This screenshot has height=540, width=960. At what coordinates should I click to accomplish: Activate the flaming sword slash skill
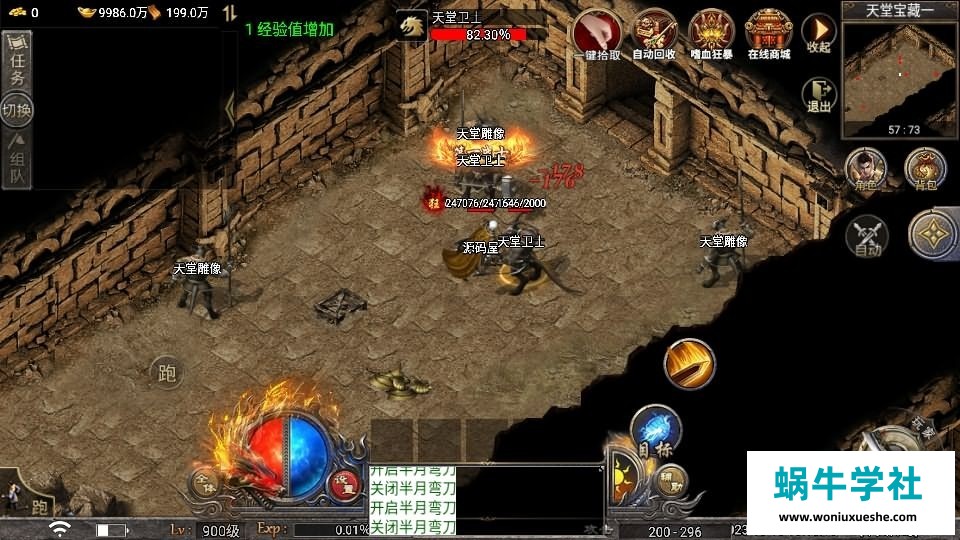(x=690, y=364)
